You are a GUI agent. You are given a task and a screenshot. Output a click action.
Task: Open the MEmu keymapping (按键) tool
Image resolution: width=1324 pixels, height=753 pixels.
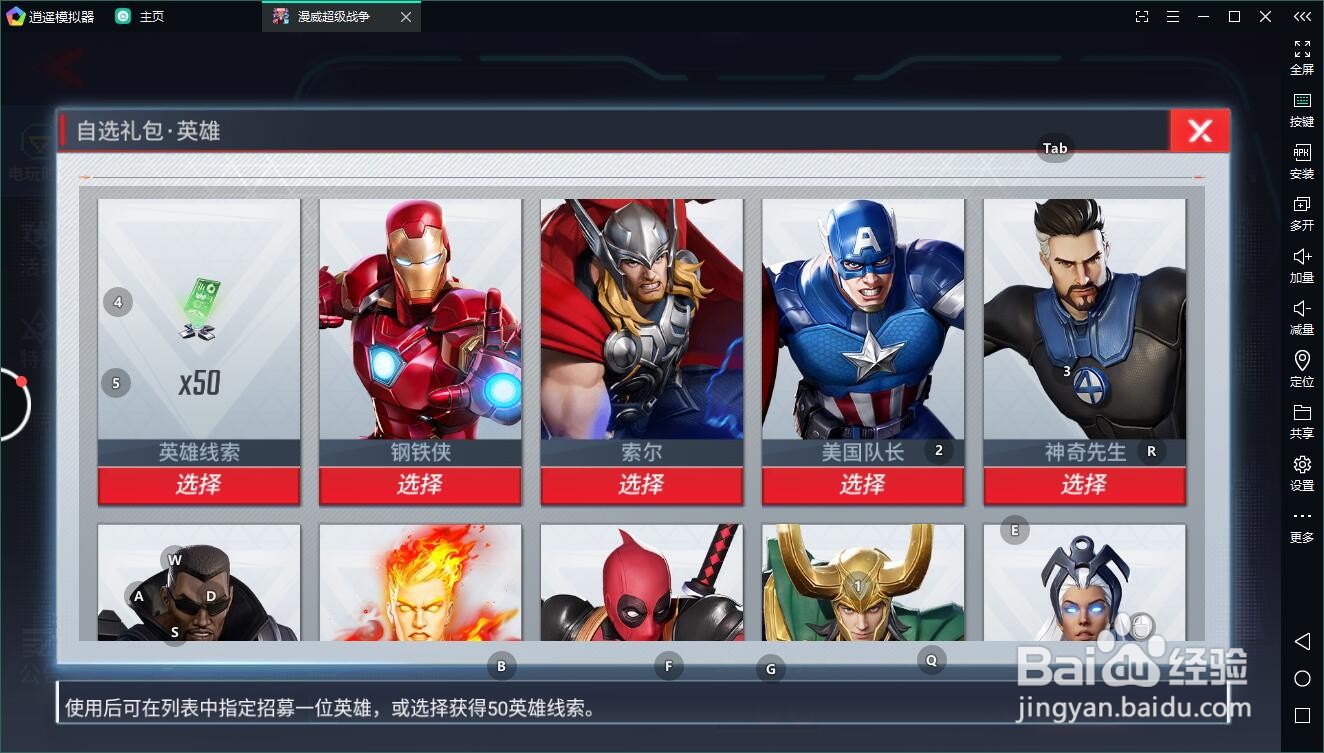click(x=1301, y=109)
